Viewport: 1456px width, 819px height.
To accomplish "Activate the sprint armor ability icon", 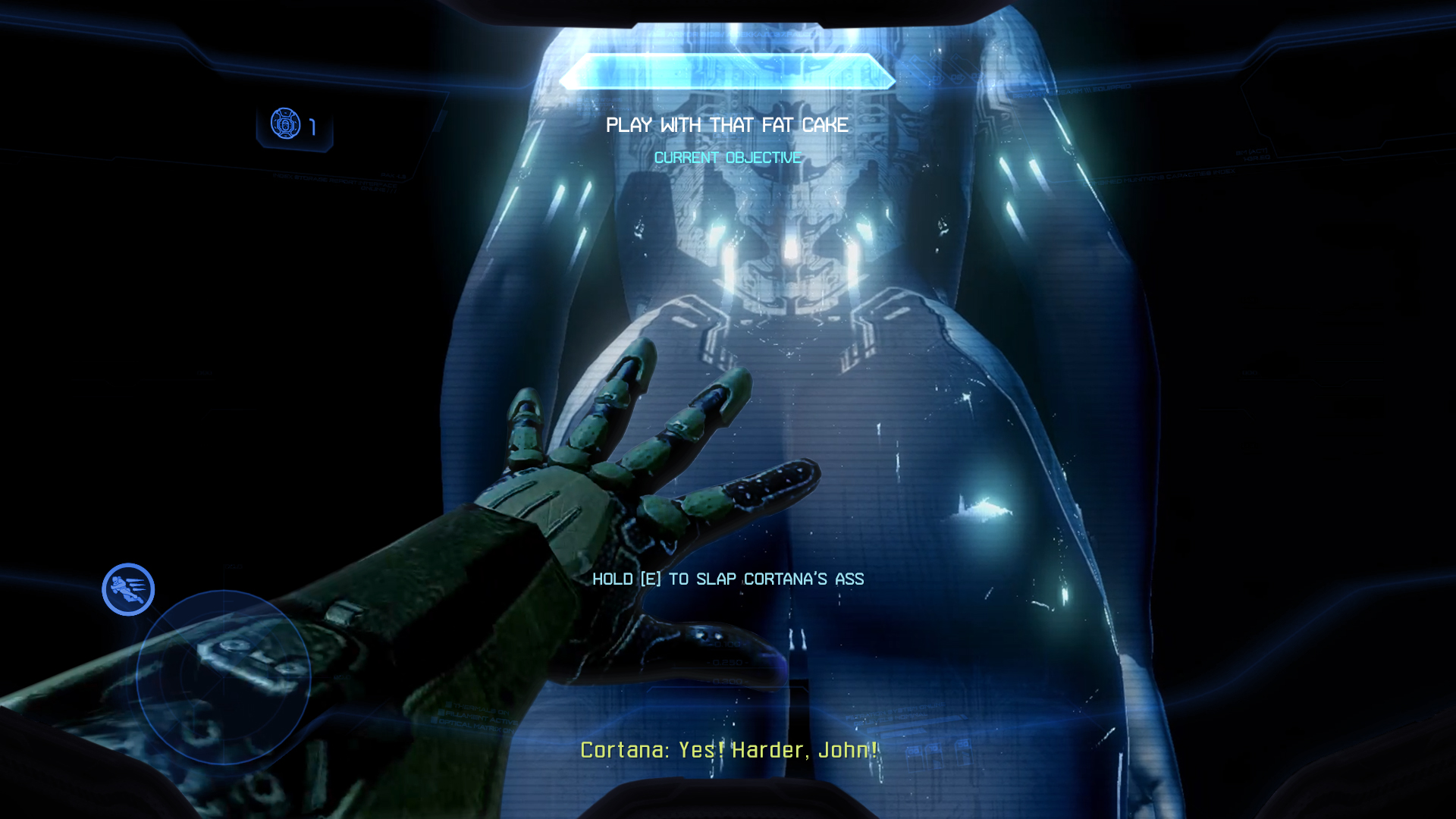I will tap(128, 589).
